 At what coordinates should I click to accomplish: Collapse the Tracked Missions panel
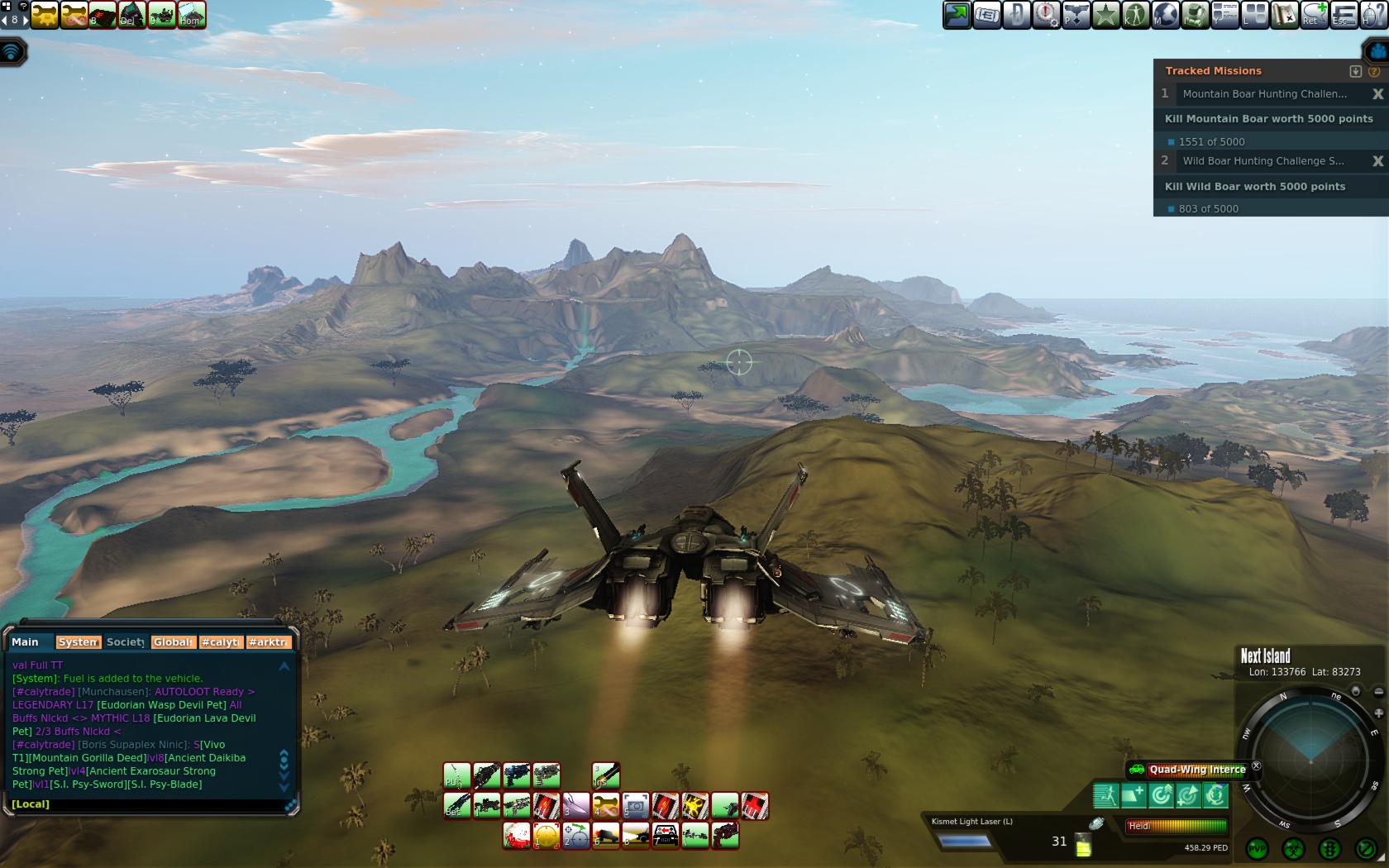tap(1355, 71)
